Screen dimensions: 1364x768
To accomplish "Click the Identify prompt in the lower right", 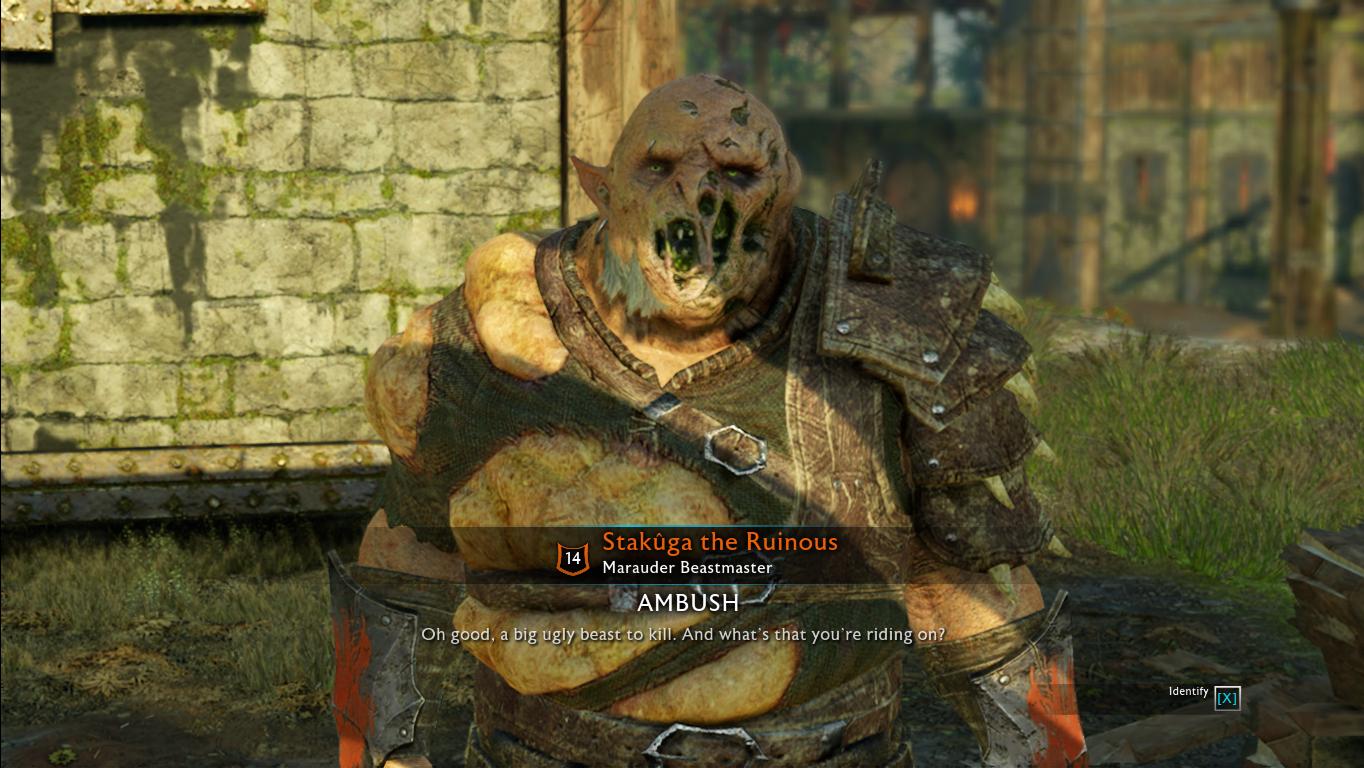I will pyautogui.click(x=1204, y=695).
